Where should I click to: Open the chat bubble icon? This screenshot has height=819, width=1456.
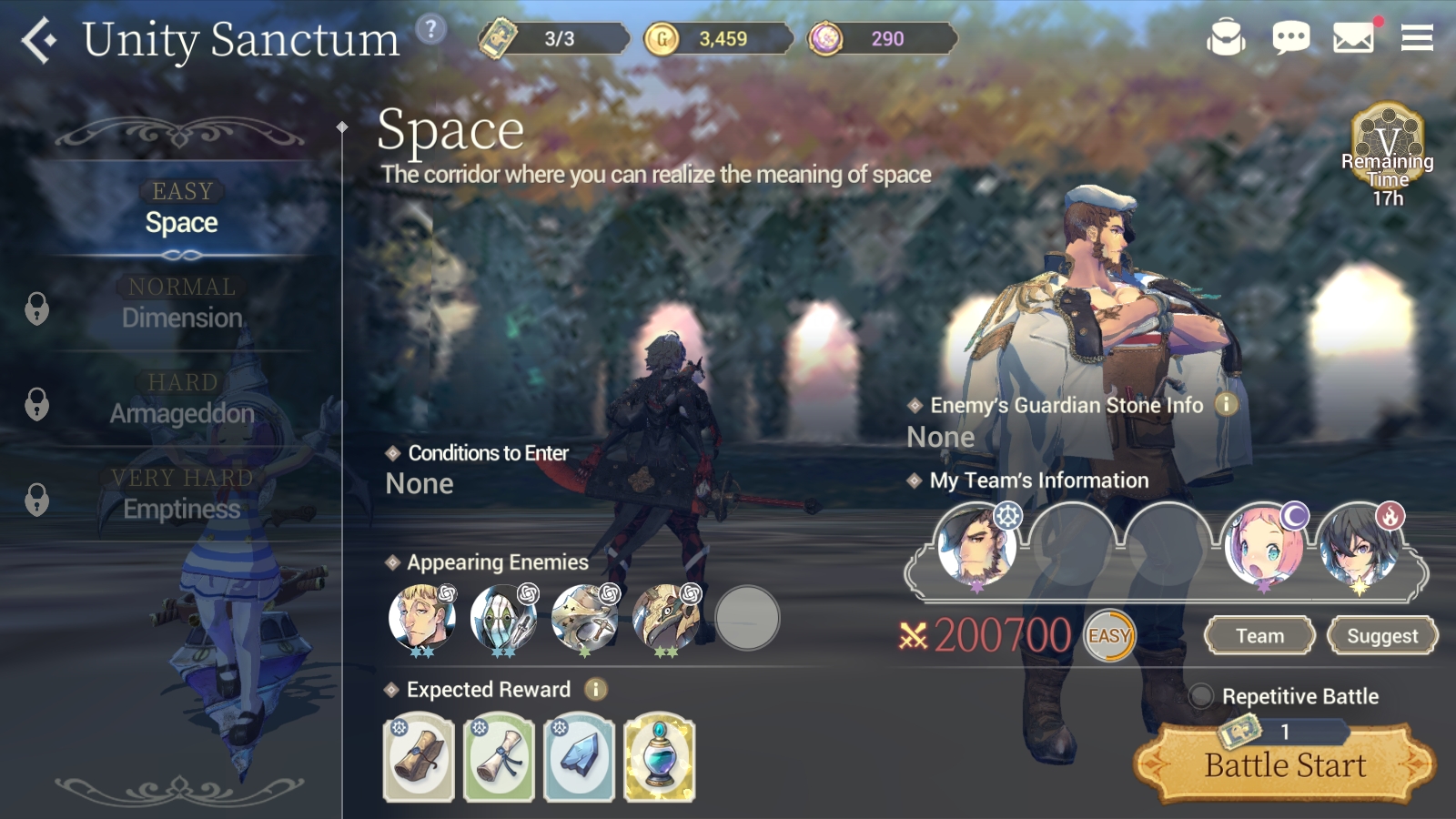(1290, 38)
